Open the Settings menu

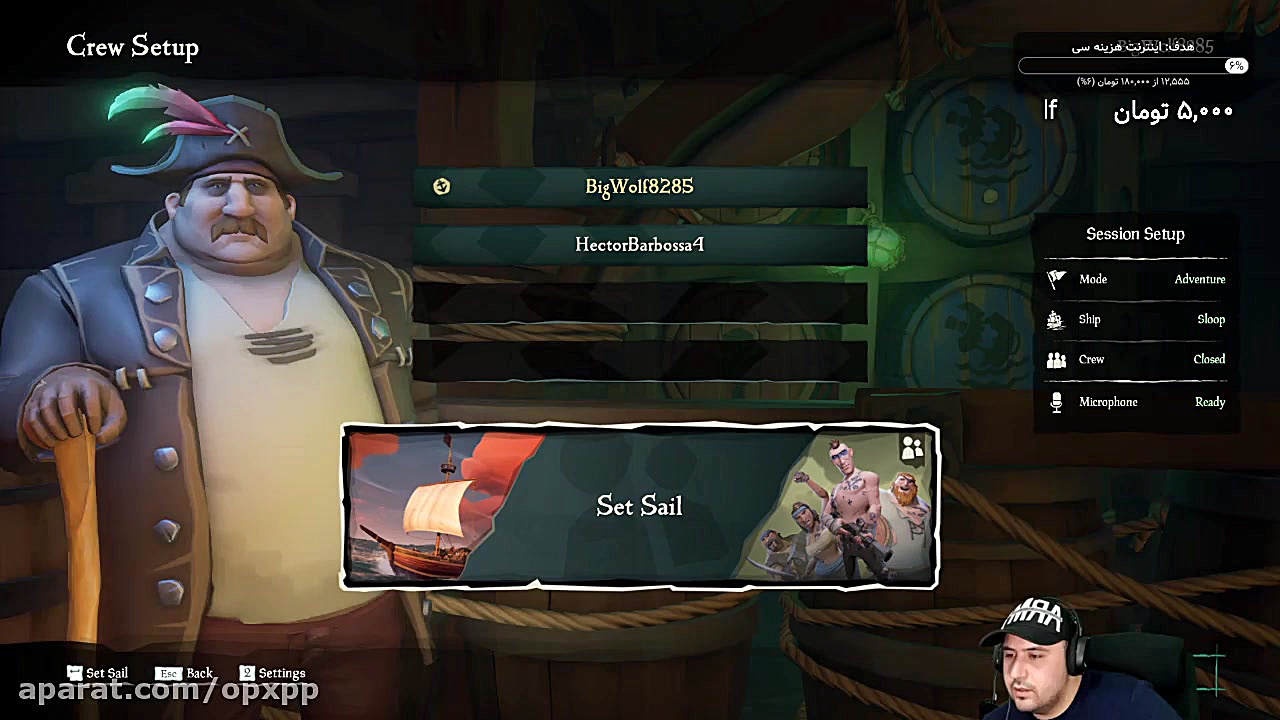(272, 672)
